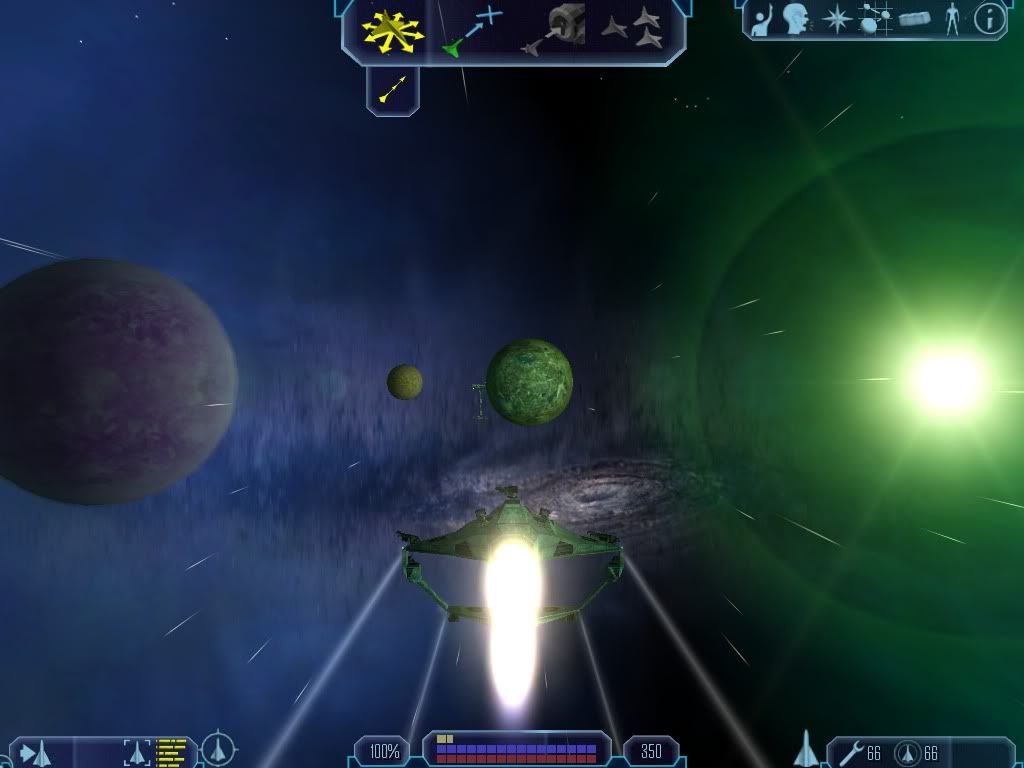Image resolution: width=1024 pixels, height=768 pixels.
Task: Toggle the bracketed ship contact list
Action: (137, 752)
